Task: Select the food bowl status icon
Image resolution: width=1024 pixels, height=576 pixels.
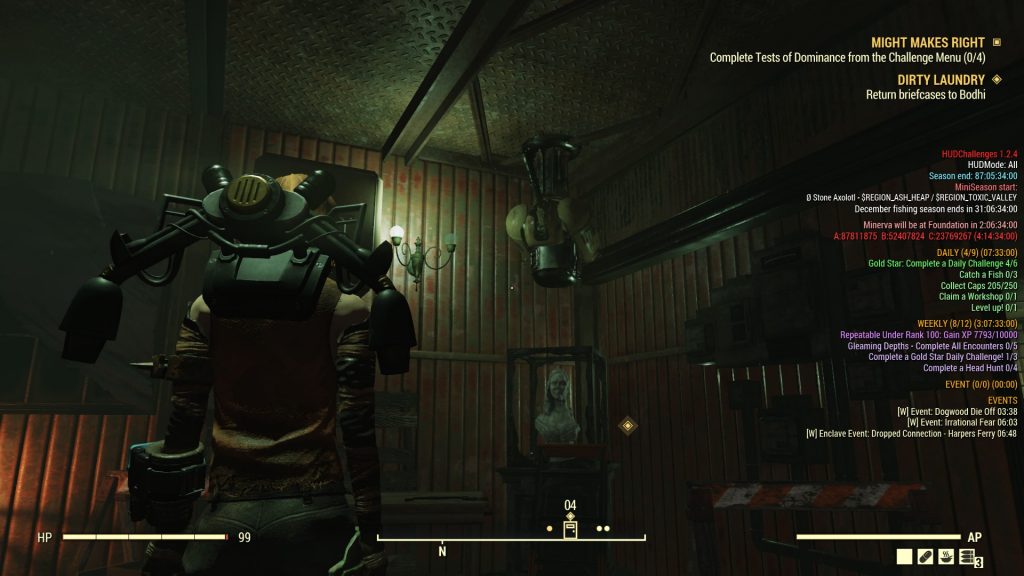Action: click(946, 558)
